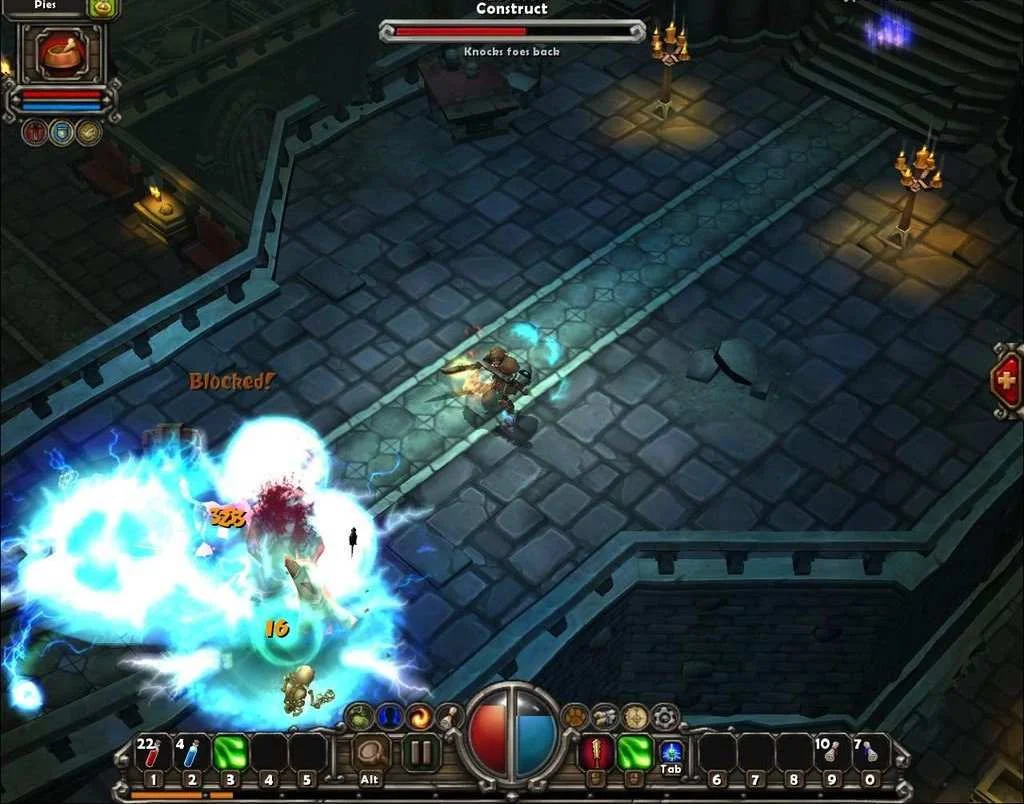This screenshot has height=804, width=1024.
Task: Open the gear settings icon
Action: pyautogui.click(x=664, y=716)
